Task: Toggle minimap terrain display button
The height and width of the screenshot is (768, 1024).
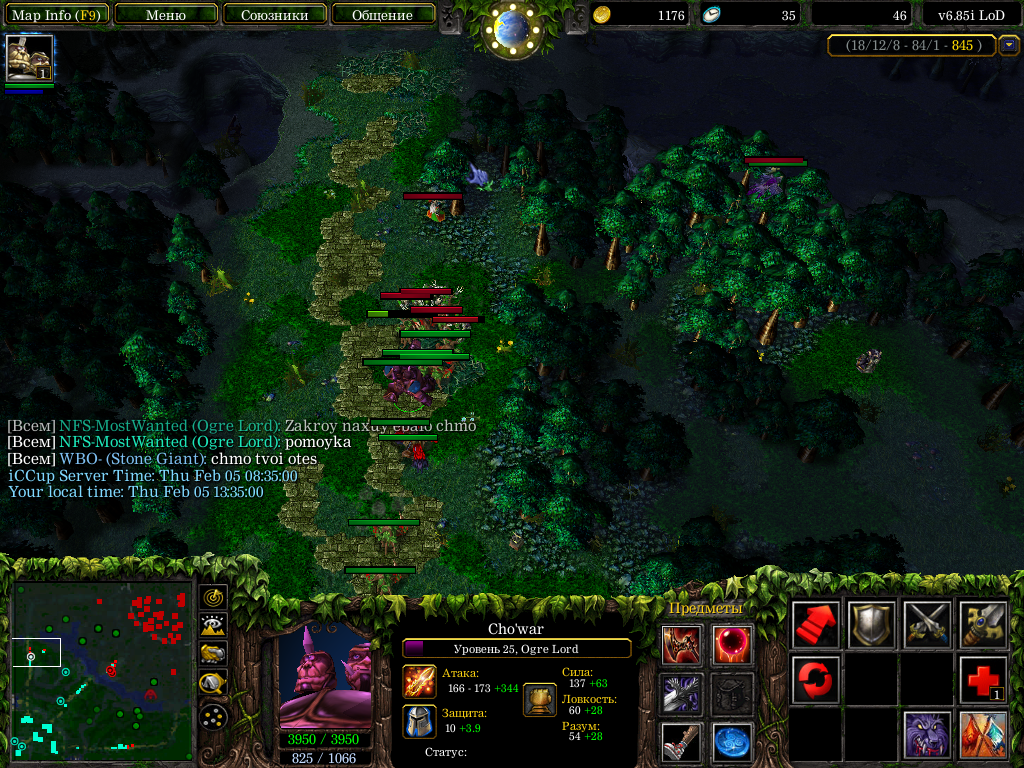Action: 213,626
